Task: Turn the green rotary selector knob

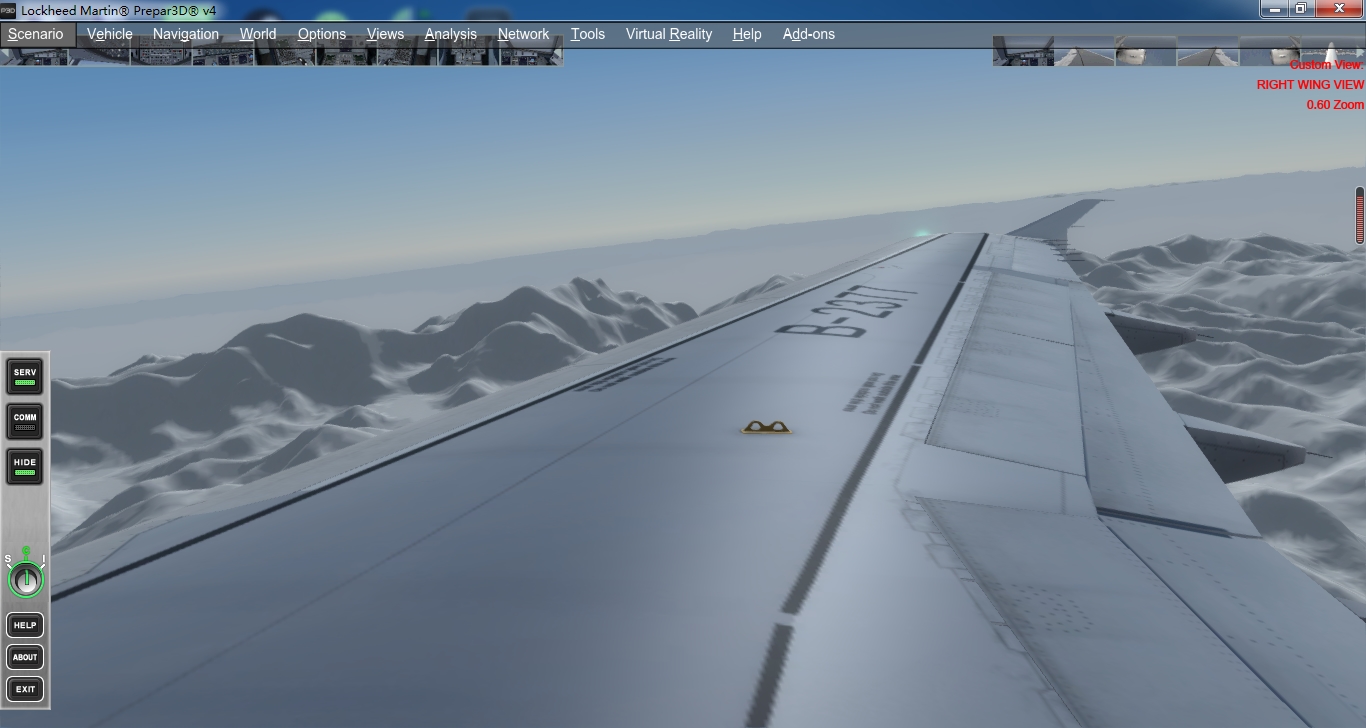Action: pyautogui.click(x=26, y=578)
